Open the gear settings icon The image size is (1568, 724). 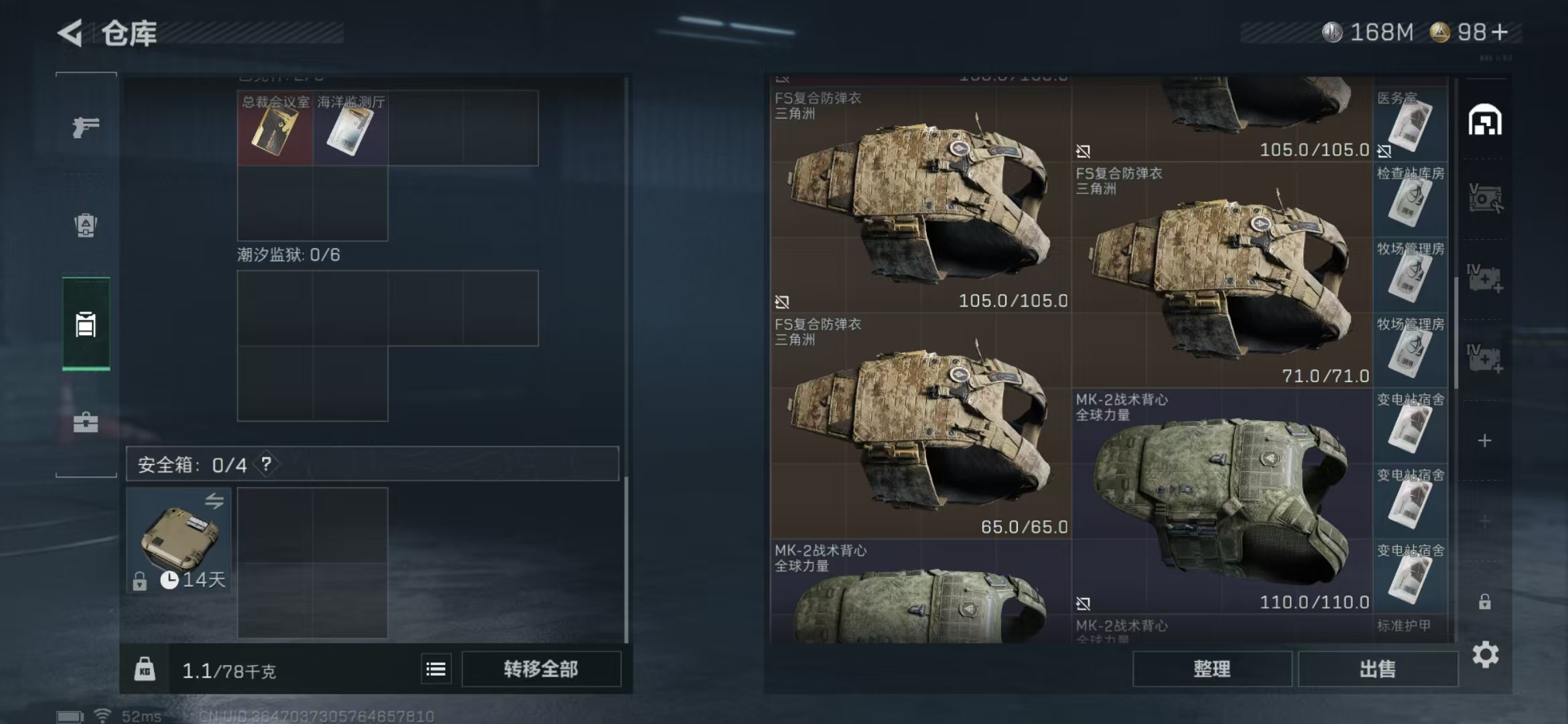pos(1486,655)
